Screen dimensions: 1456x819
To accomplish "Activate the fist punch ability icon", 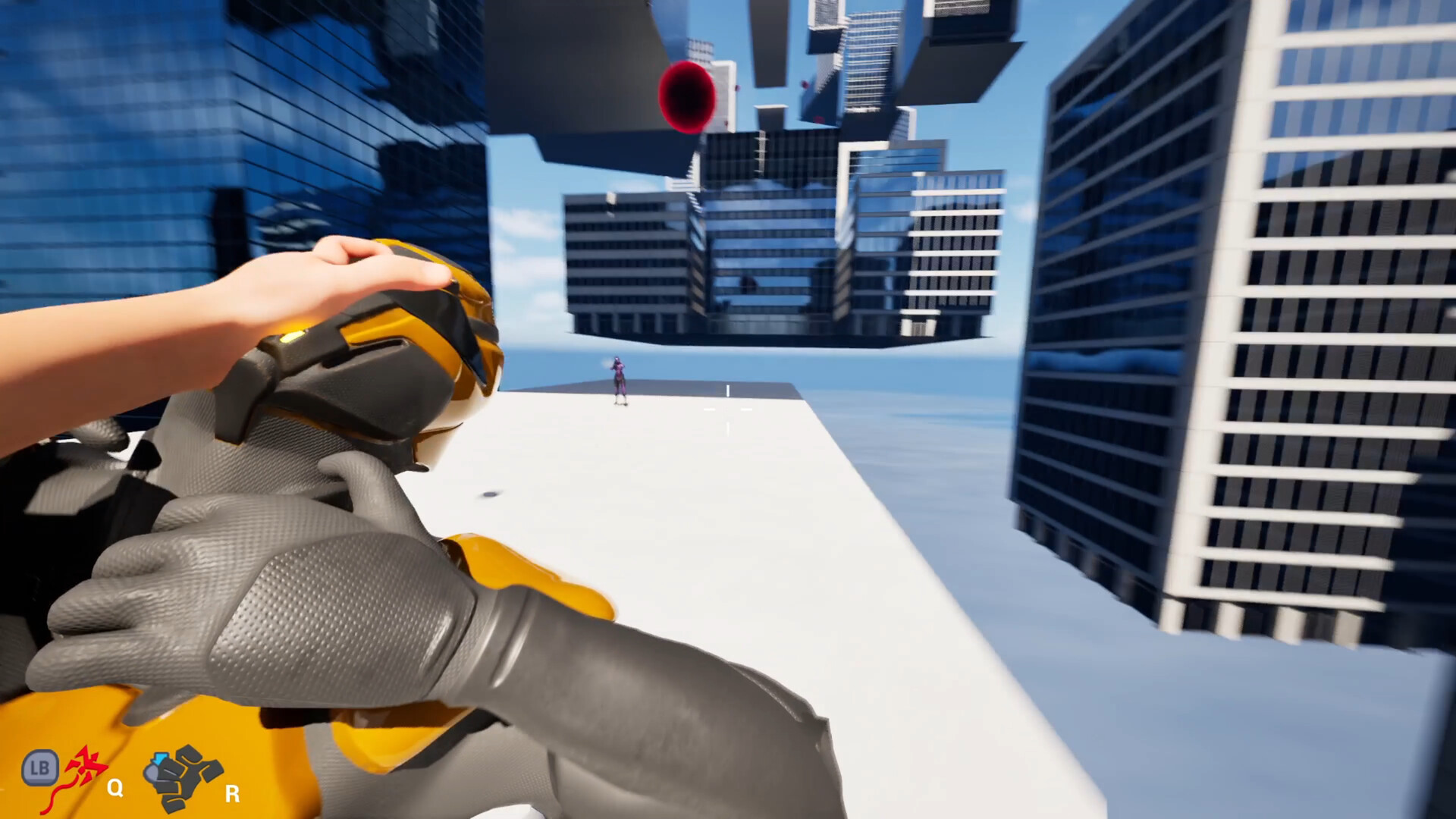I will pos(182,775).
